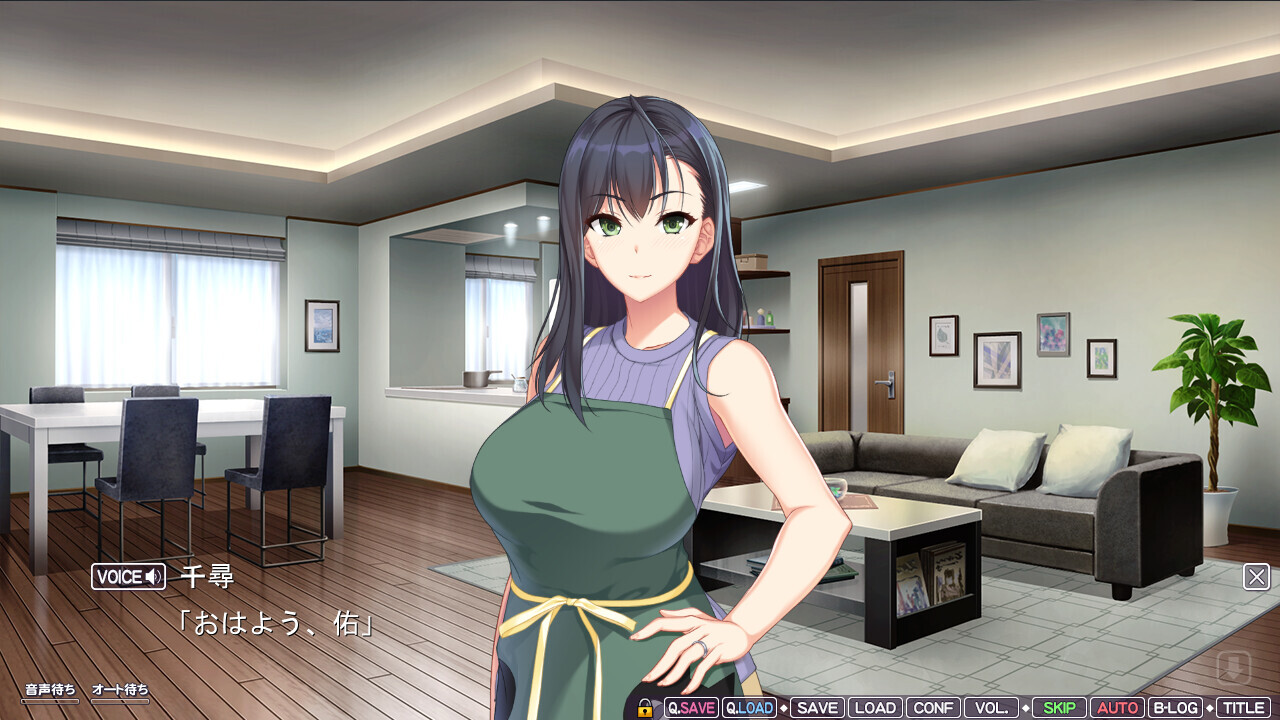Return to the TITLE screen
Viewport: 1280px width, 720px height.
coord(1243,708)
